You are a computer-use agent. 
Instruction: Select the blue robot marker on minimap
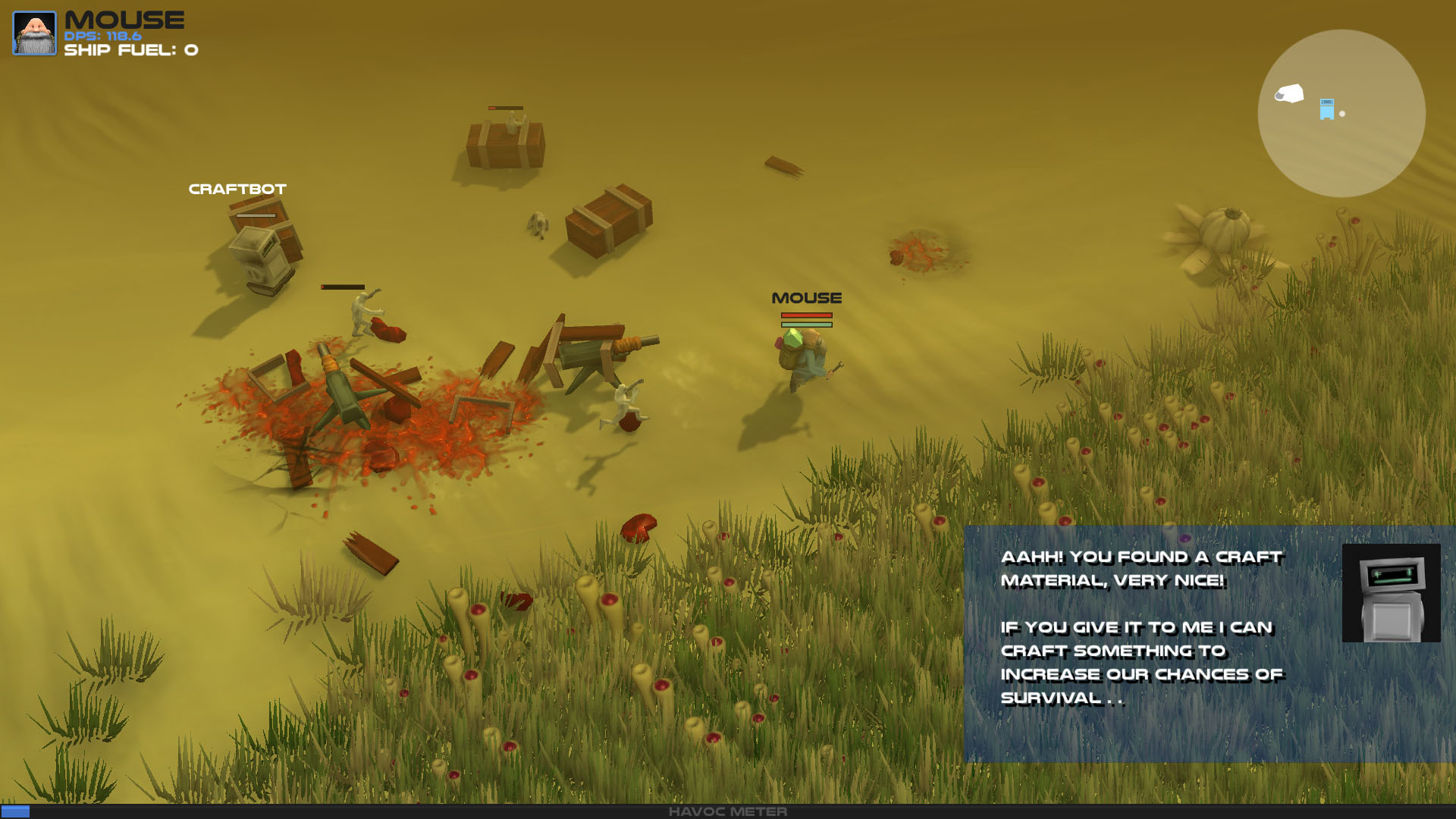pos(1326,109)
